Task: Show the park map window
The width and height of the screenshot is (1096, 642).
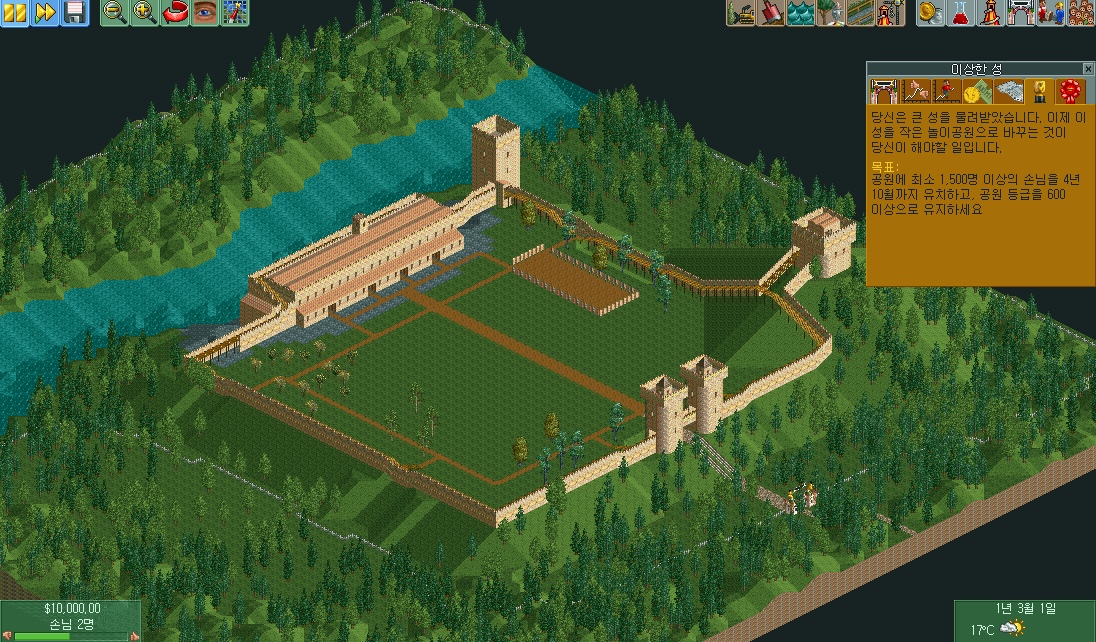Action: coord(235,13)
